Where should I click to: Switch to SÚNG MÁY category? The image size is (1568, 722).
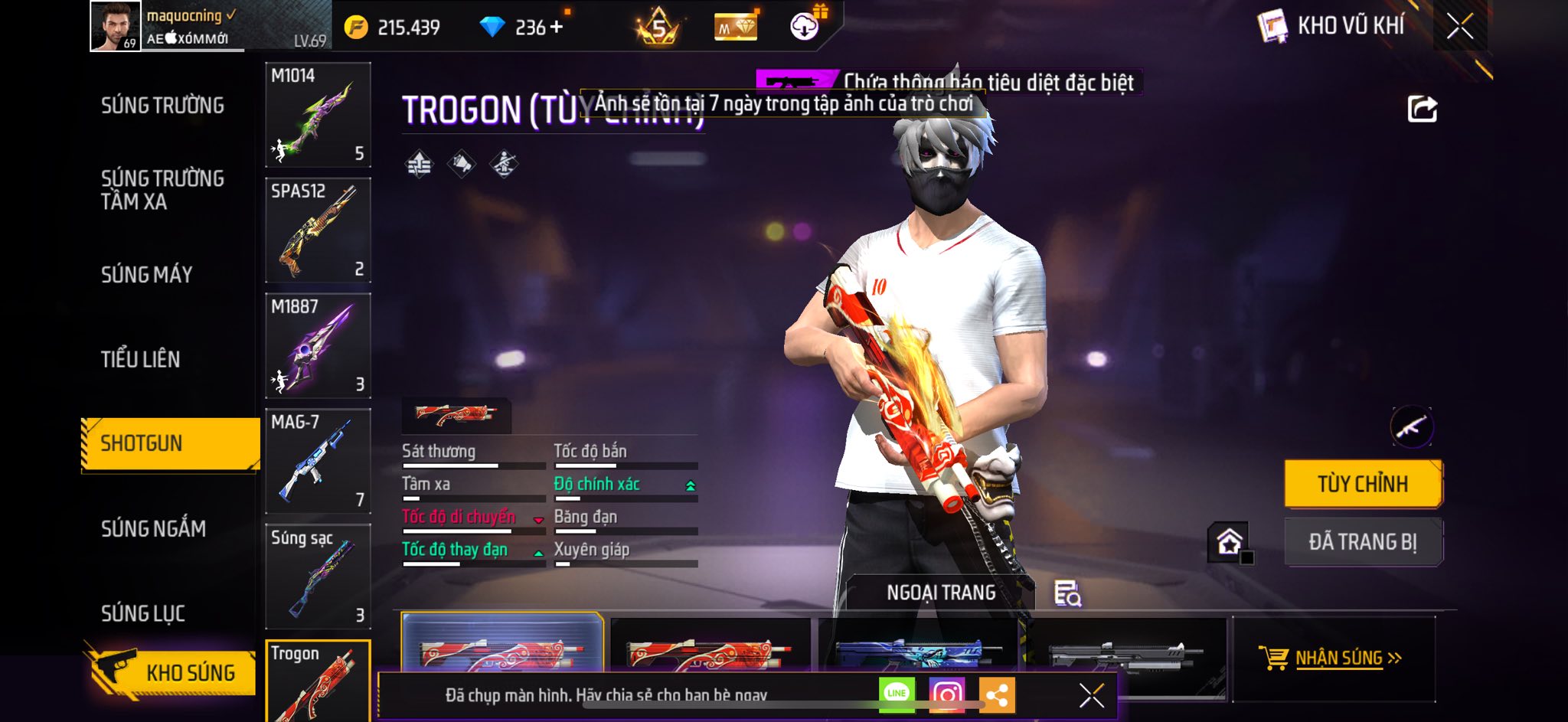pos(146,275)
